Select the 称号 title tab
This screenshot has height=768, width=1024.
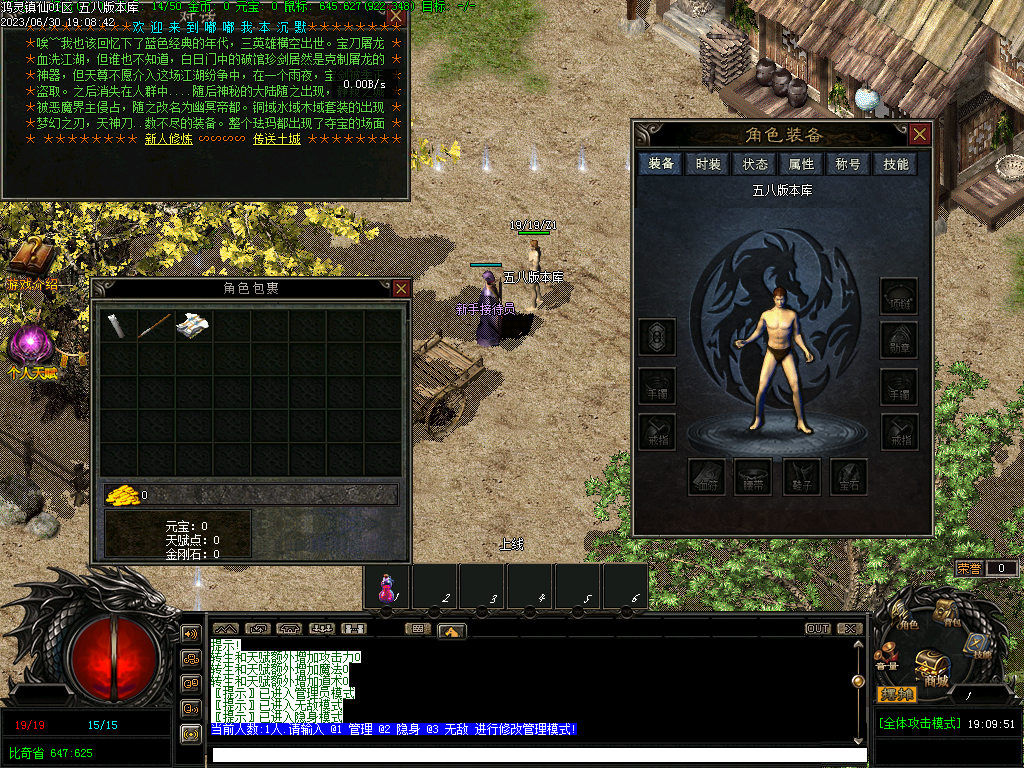(848, 164)
